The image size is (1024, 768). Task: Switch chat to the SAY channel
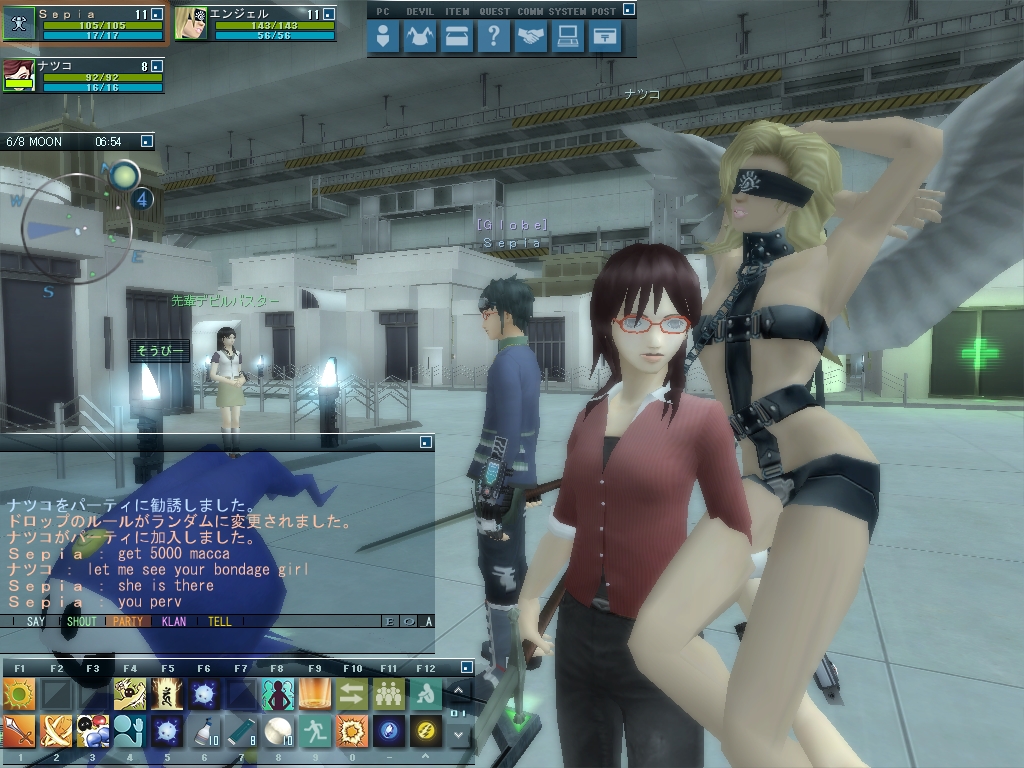pyautogui.click(x=36, y=621)
